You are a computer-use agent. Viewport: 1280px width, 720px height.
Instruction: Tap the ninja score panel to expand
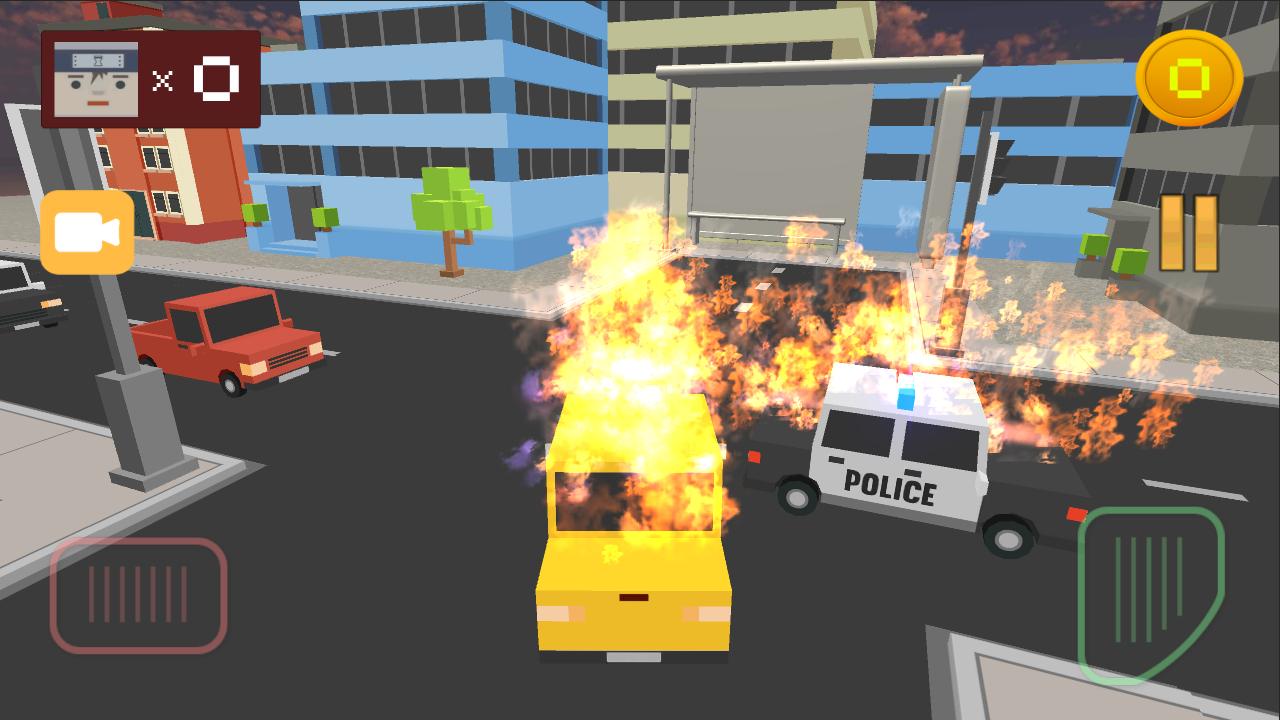point(150,79)
